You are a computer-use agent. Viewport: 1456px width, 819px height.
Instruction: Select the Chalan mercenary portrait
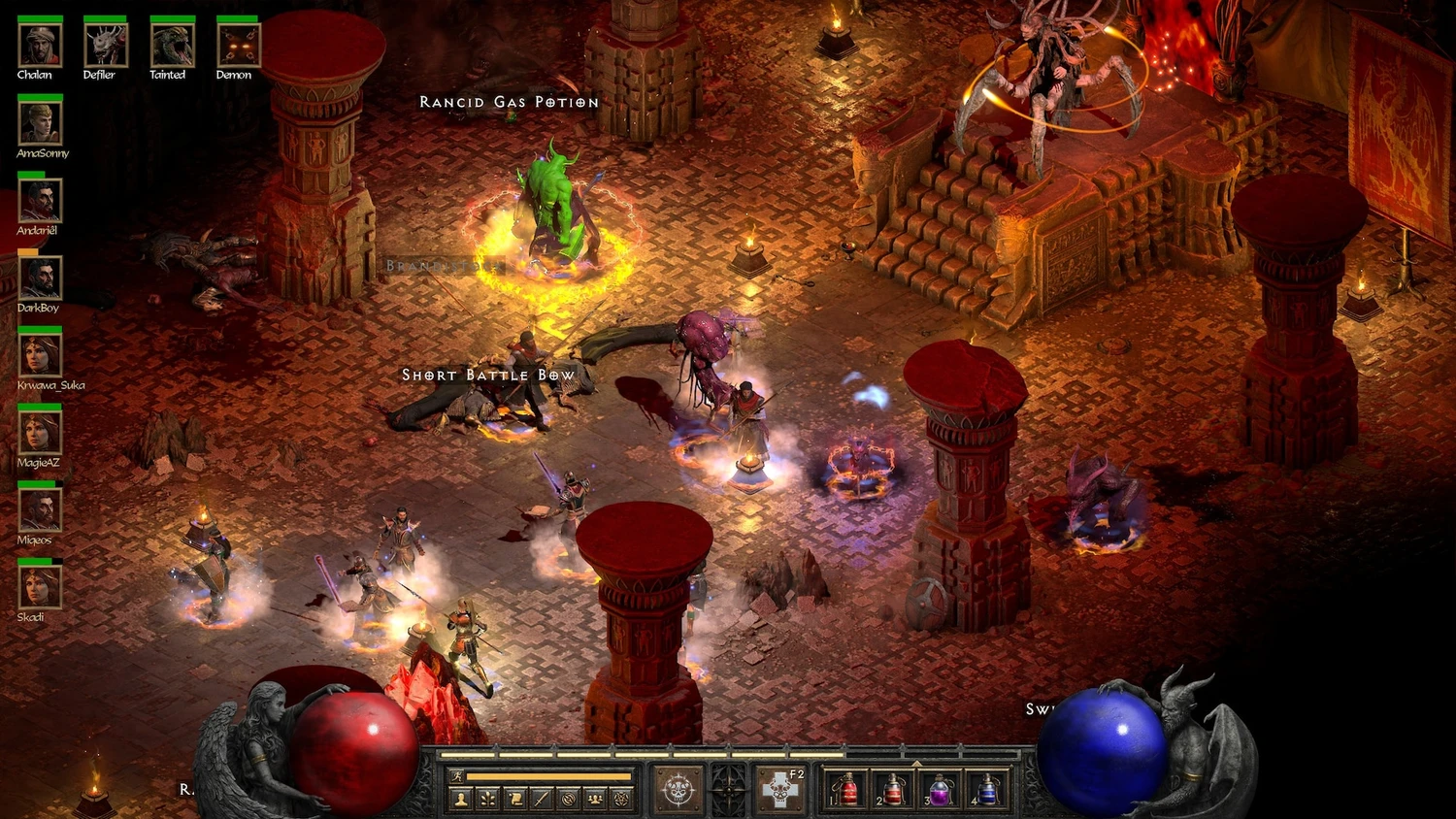pyautogui.click(x=40, y=45)
